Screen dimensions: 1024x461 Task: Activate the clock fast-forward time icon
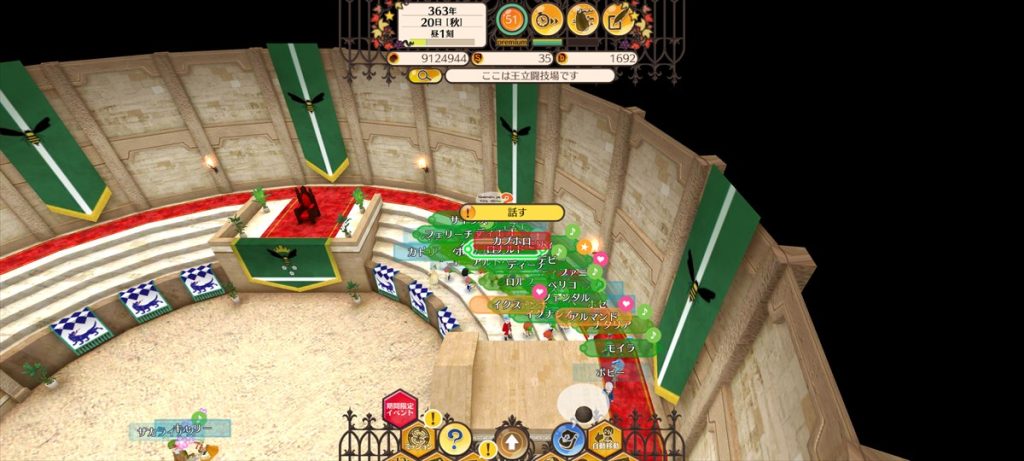546,18
